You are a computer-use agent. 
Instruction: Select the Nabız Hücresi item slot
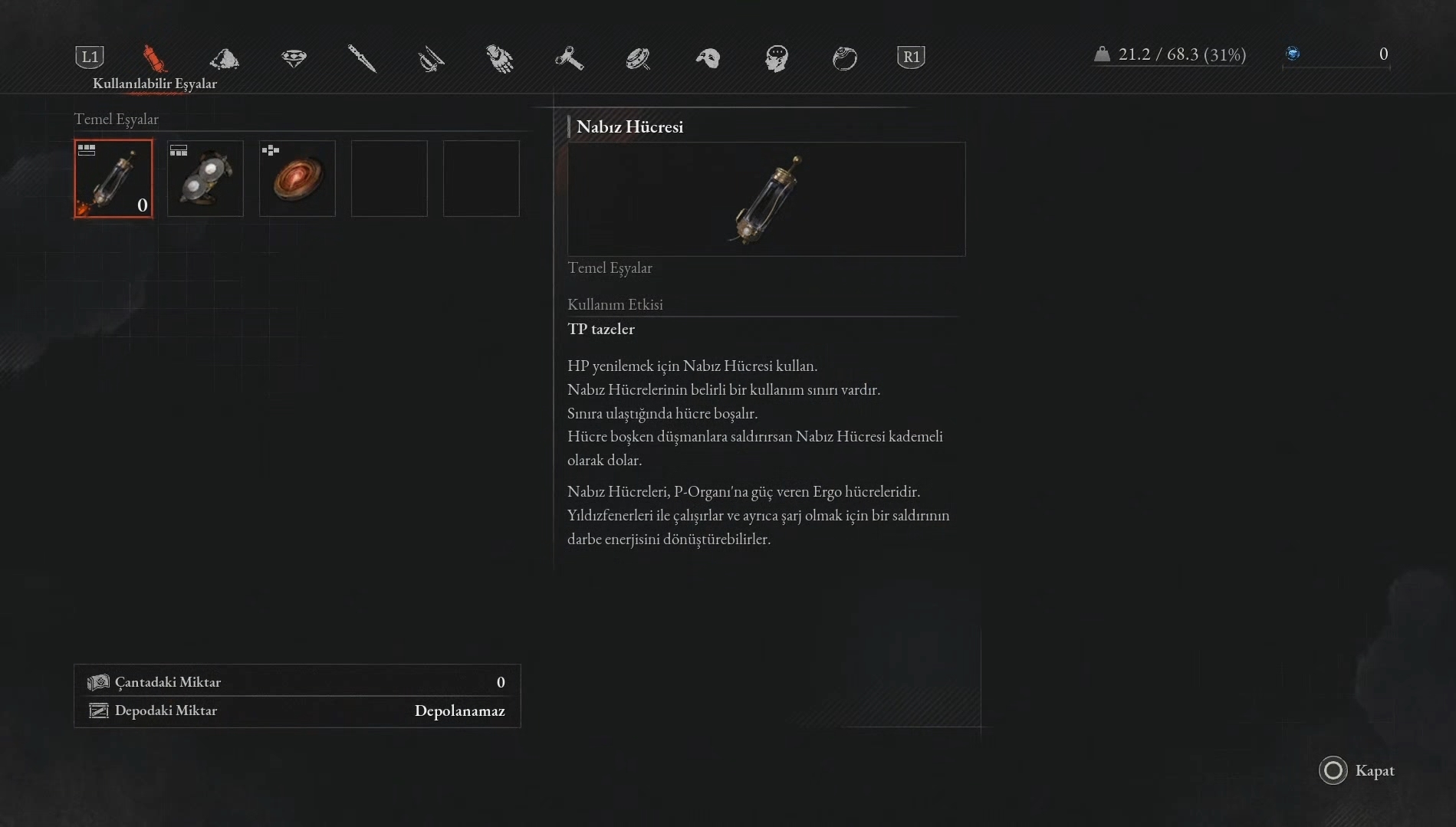113,179
